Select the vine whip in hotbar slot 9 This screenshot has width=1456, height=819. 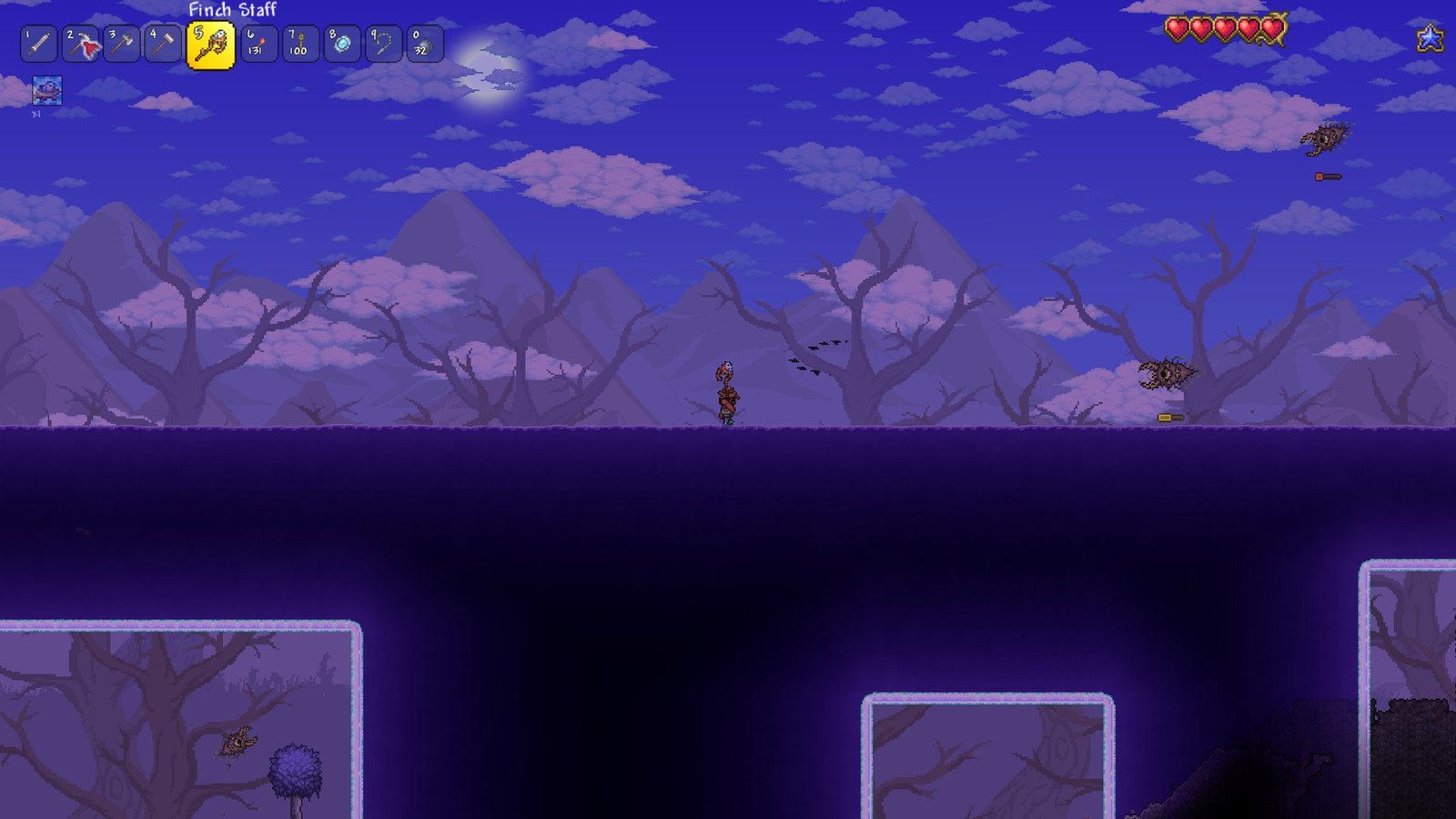click(x=383, y=41)
